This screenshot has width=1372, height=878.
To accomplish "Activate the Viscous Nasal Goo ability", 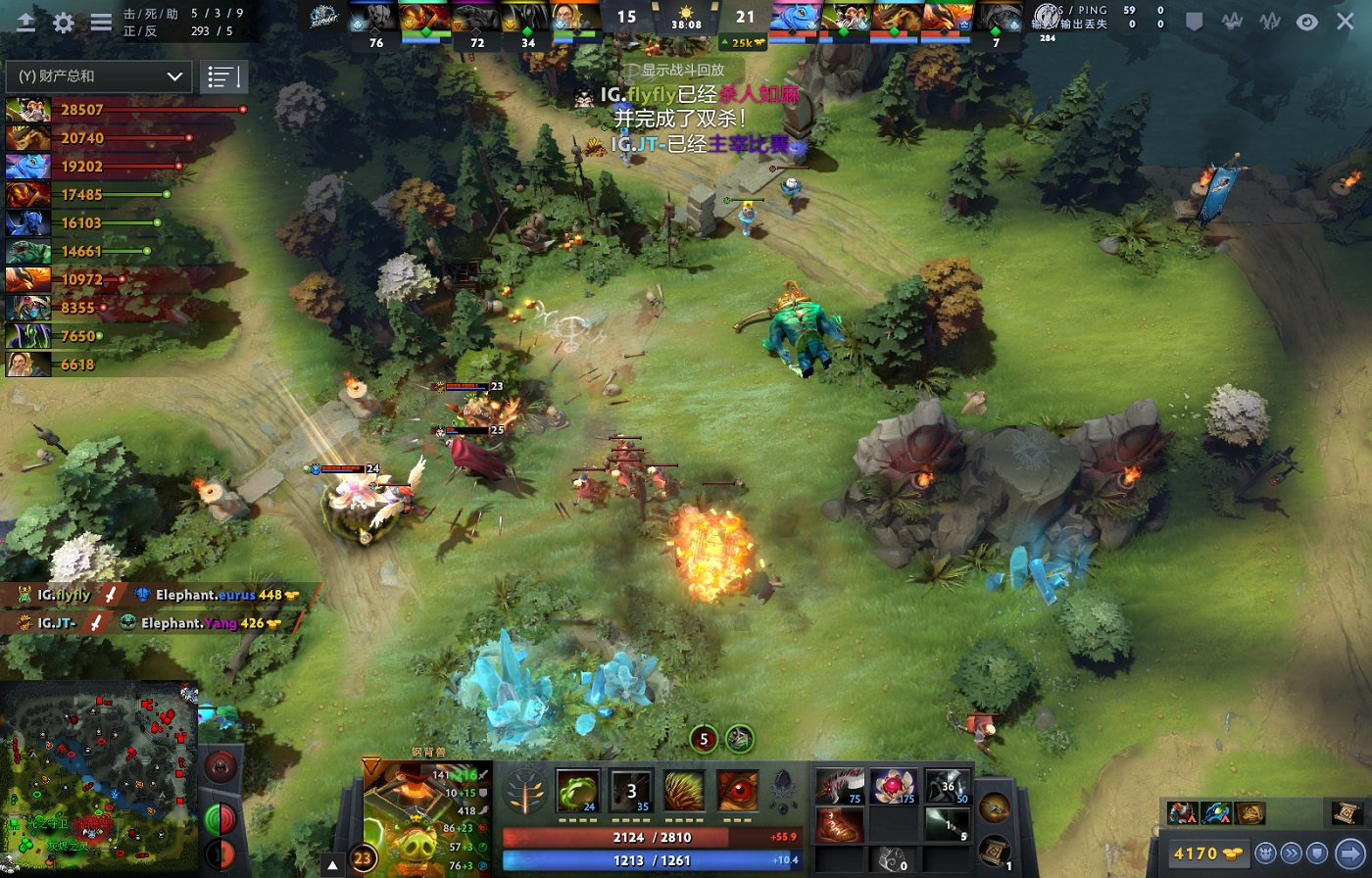I will point(578,791).
